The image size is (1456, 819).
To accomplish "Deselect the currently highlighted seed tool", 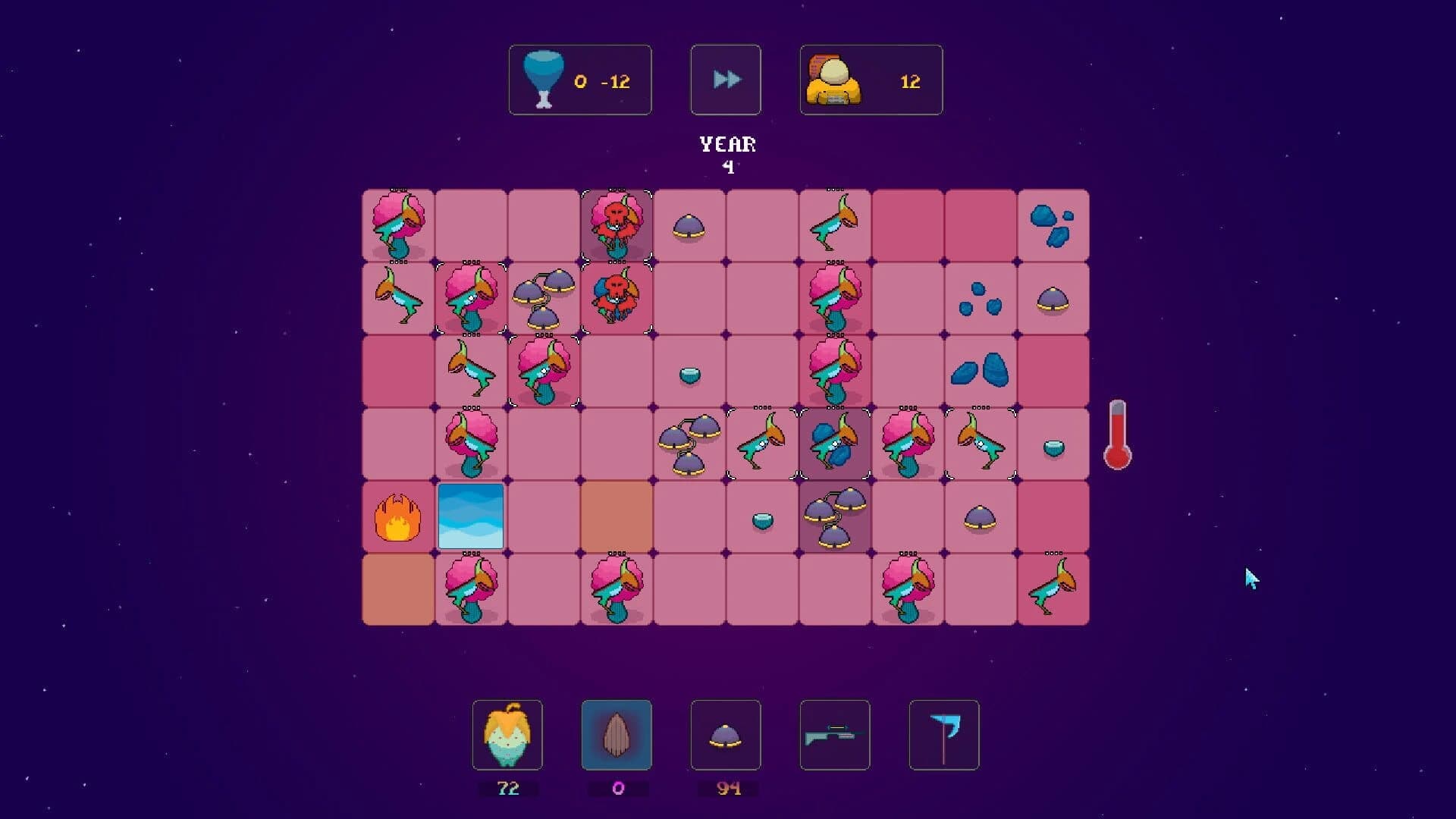I will 617,735.
